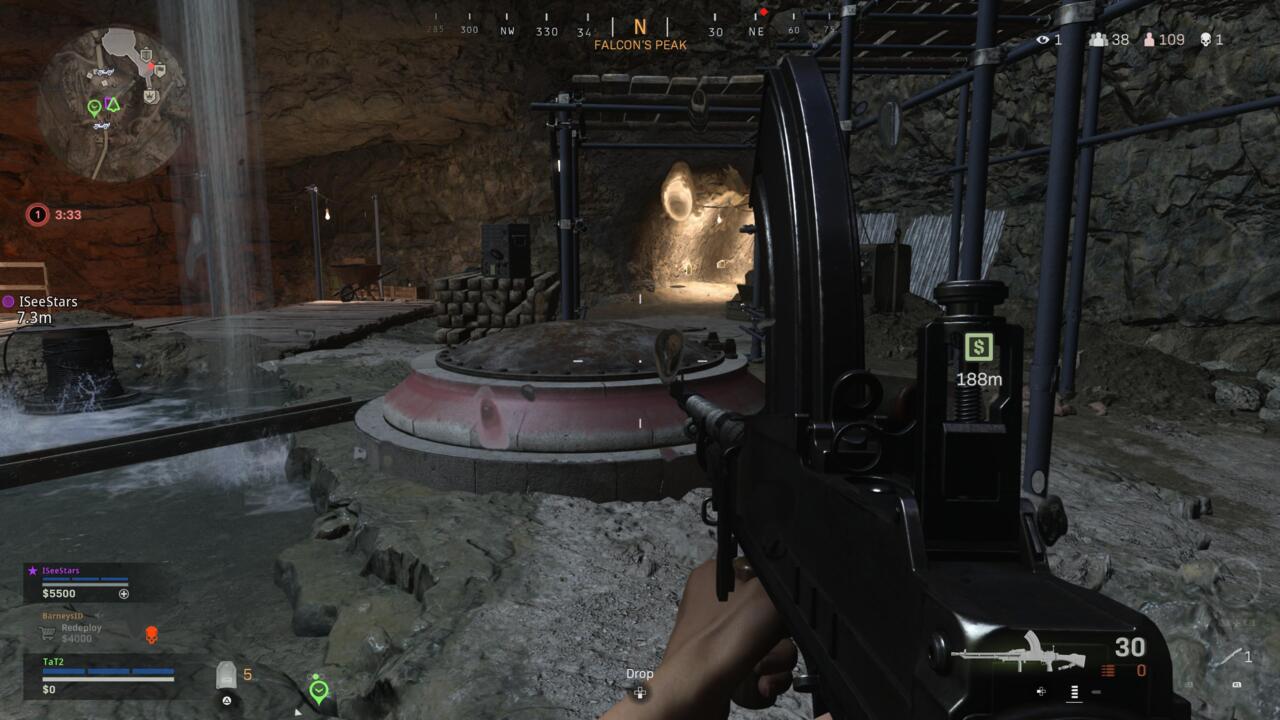Click the armor plate icon
Viewport: 1280px width, 720px height.
pyautogui.click(x=227, y=676)
